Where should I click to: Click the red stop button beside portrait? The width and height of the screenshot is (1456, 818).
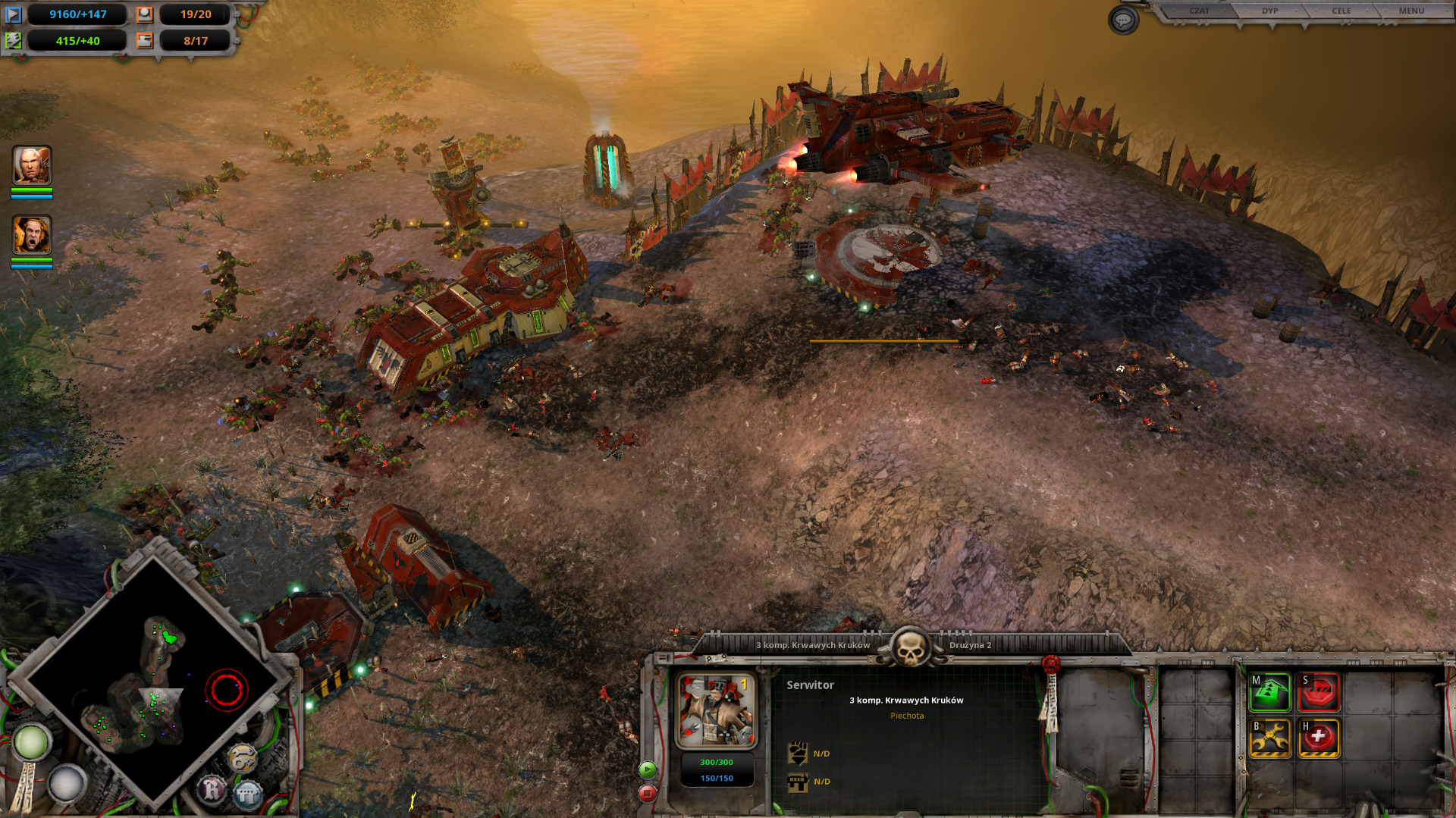tap(647, 794)
